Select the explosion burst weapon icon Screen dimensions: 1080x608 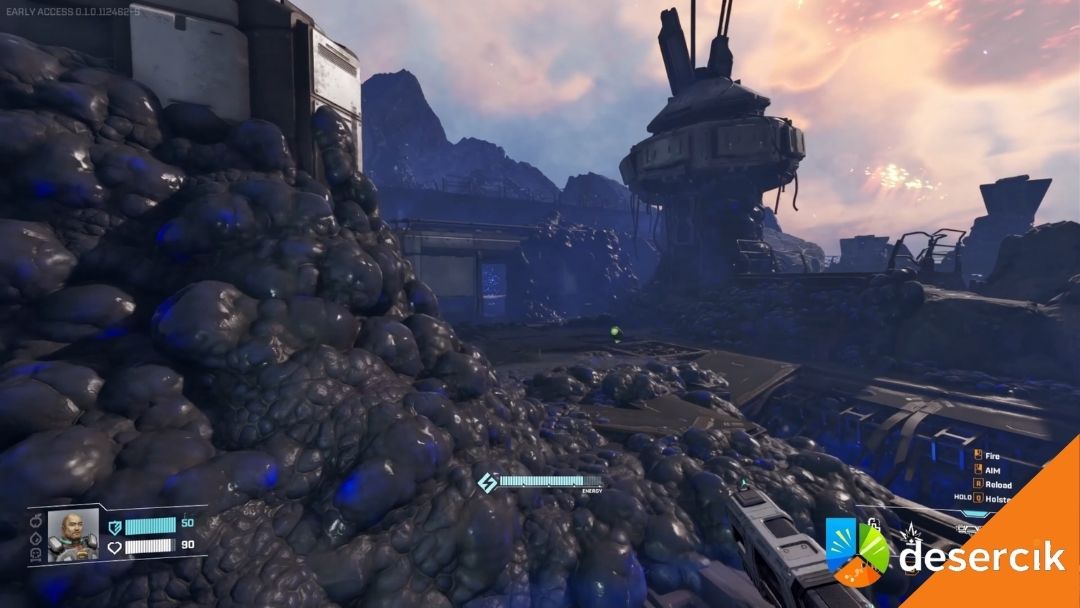click(x=912, y=533)
